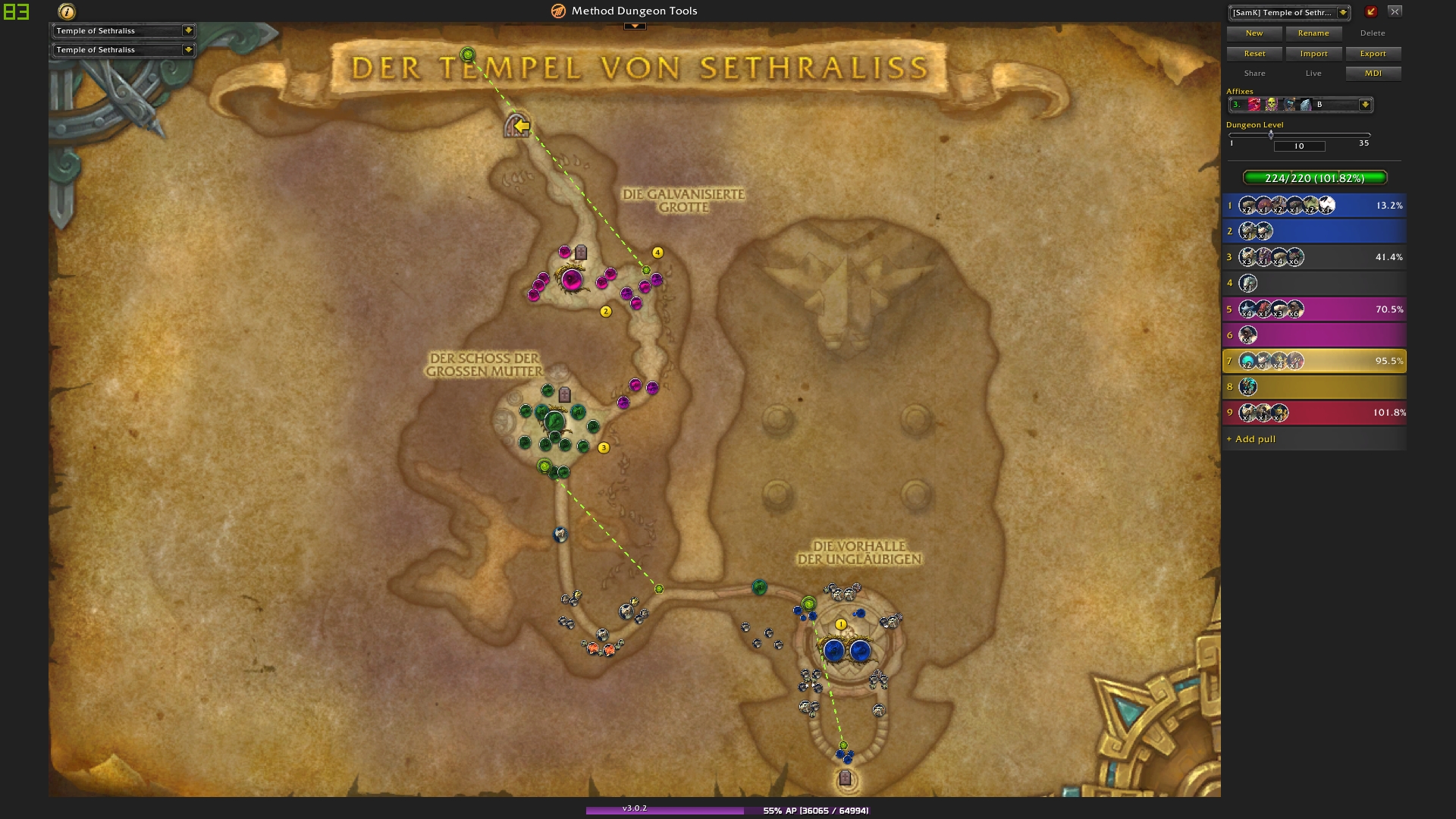
Task: Select pull 7 at 95.5%
Action: click(x=1314, y=361)
